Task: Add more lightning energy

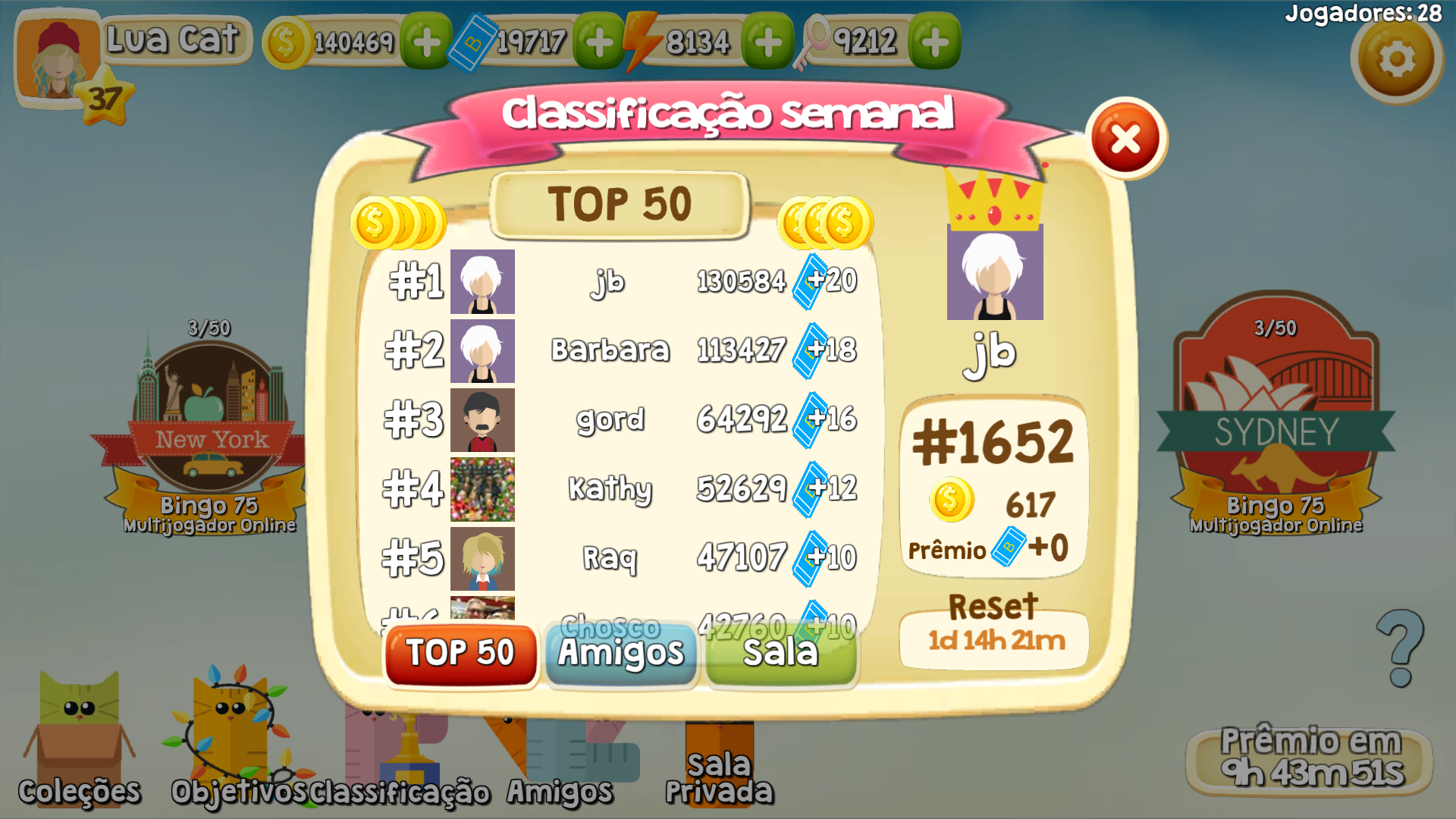Action: 767,43
